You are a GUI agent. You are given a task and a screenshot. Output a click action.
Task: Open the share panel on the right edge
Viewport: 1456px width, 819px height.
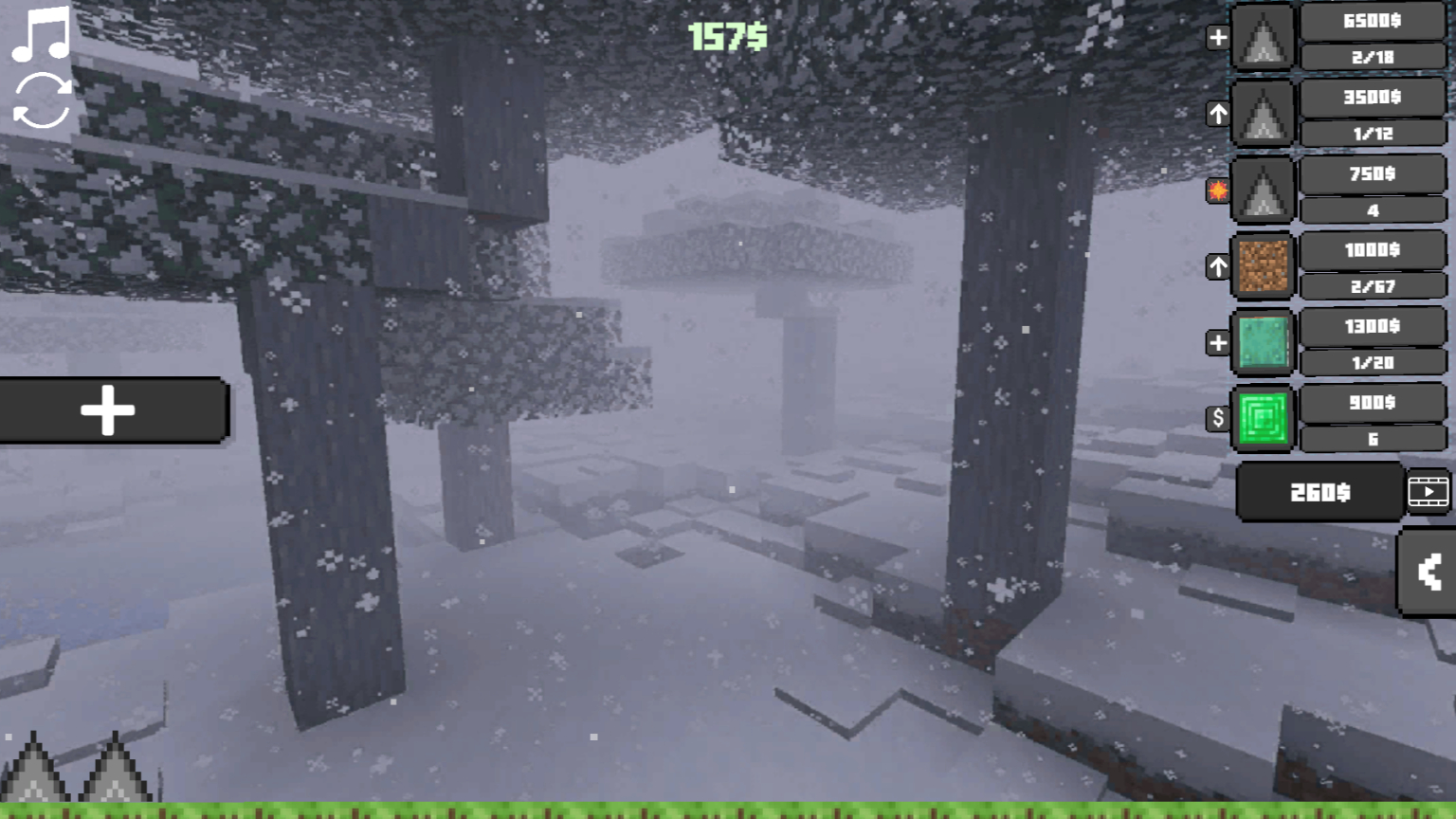[x=1428, y=572]
